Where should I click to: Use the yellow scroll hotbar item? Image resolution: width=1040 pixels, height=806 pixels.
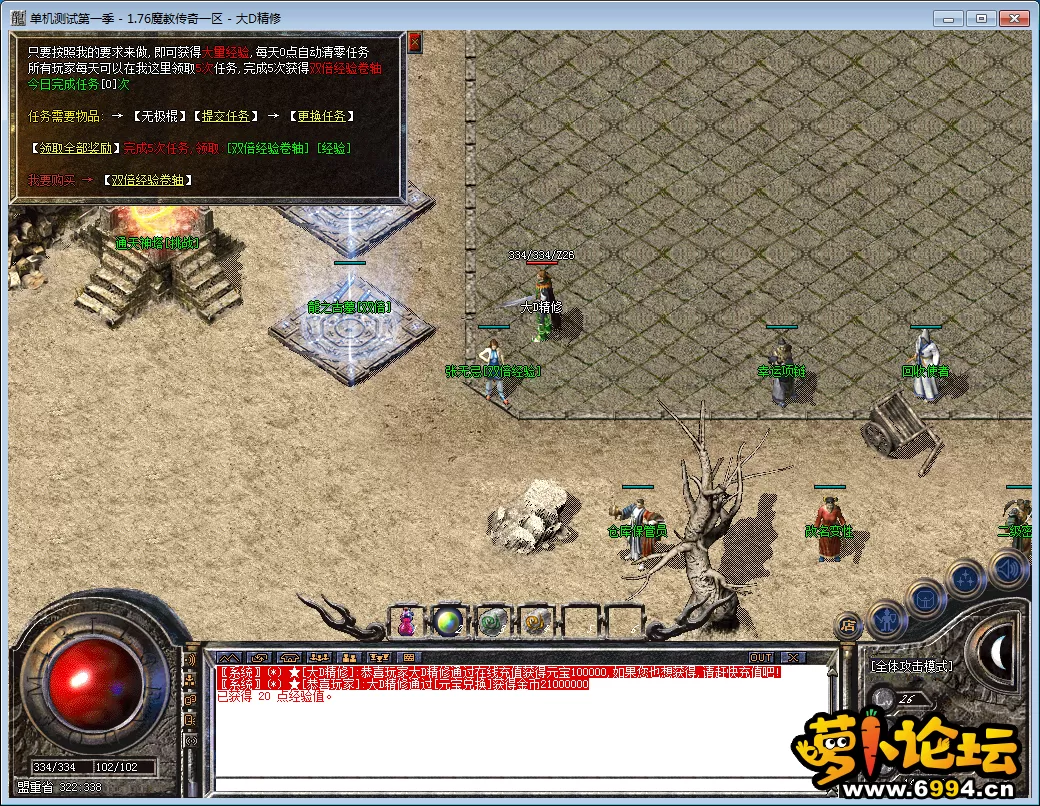(x=536, y=622)
